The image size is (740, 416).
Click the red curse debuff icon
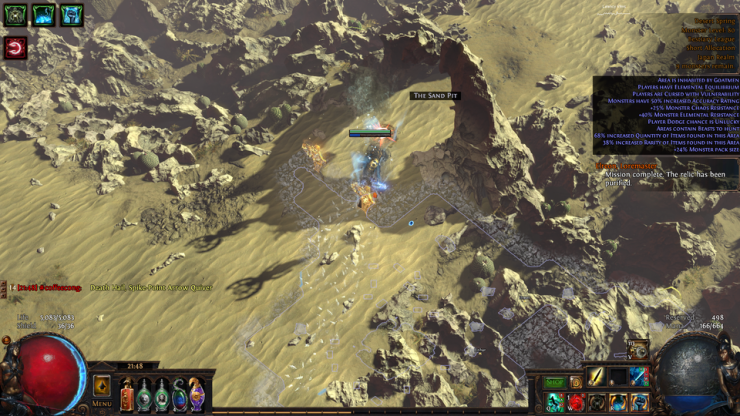click(x=15, y=48)
